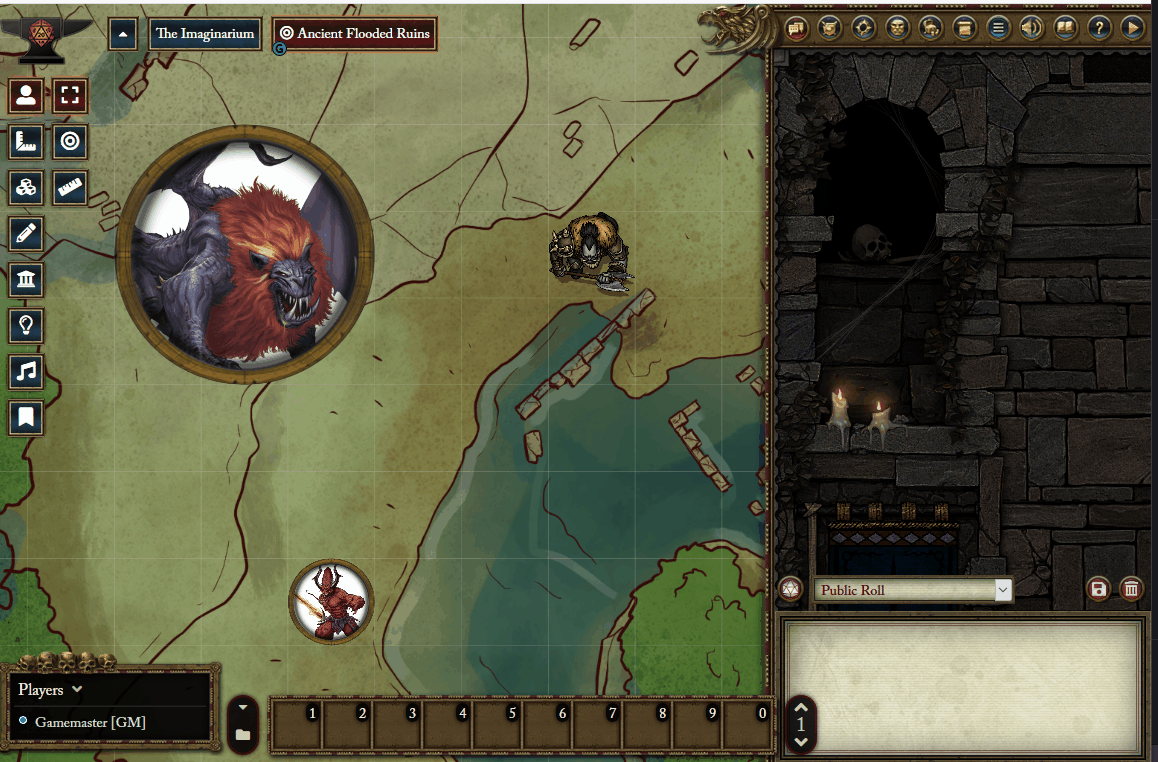1158x762 pixels.
Task: Show the chat log sidebar tab
Action: click(x=797, y=28)
